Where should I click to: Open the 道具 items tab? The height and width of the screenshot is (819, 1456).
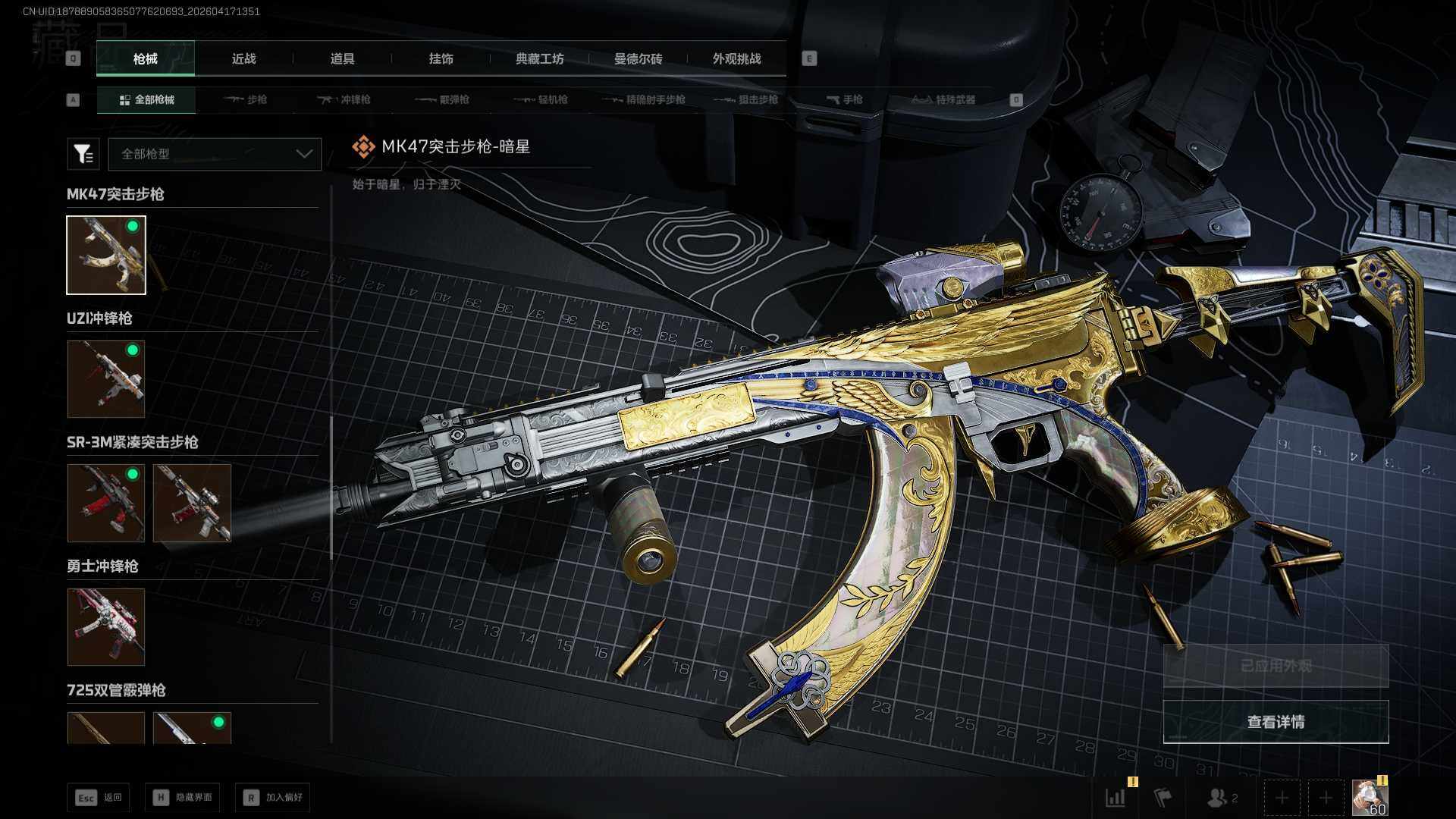click(342, 58)
